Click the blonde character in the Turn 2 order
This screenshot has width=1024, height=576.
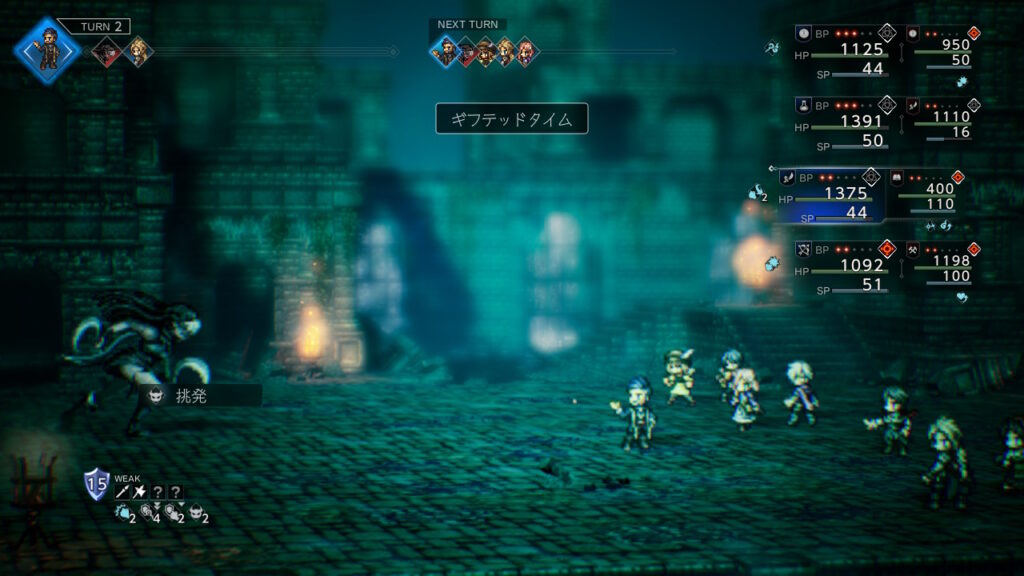pyautogui.click(x=139, y=52)
